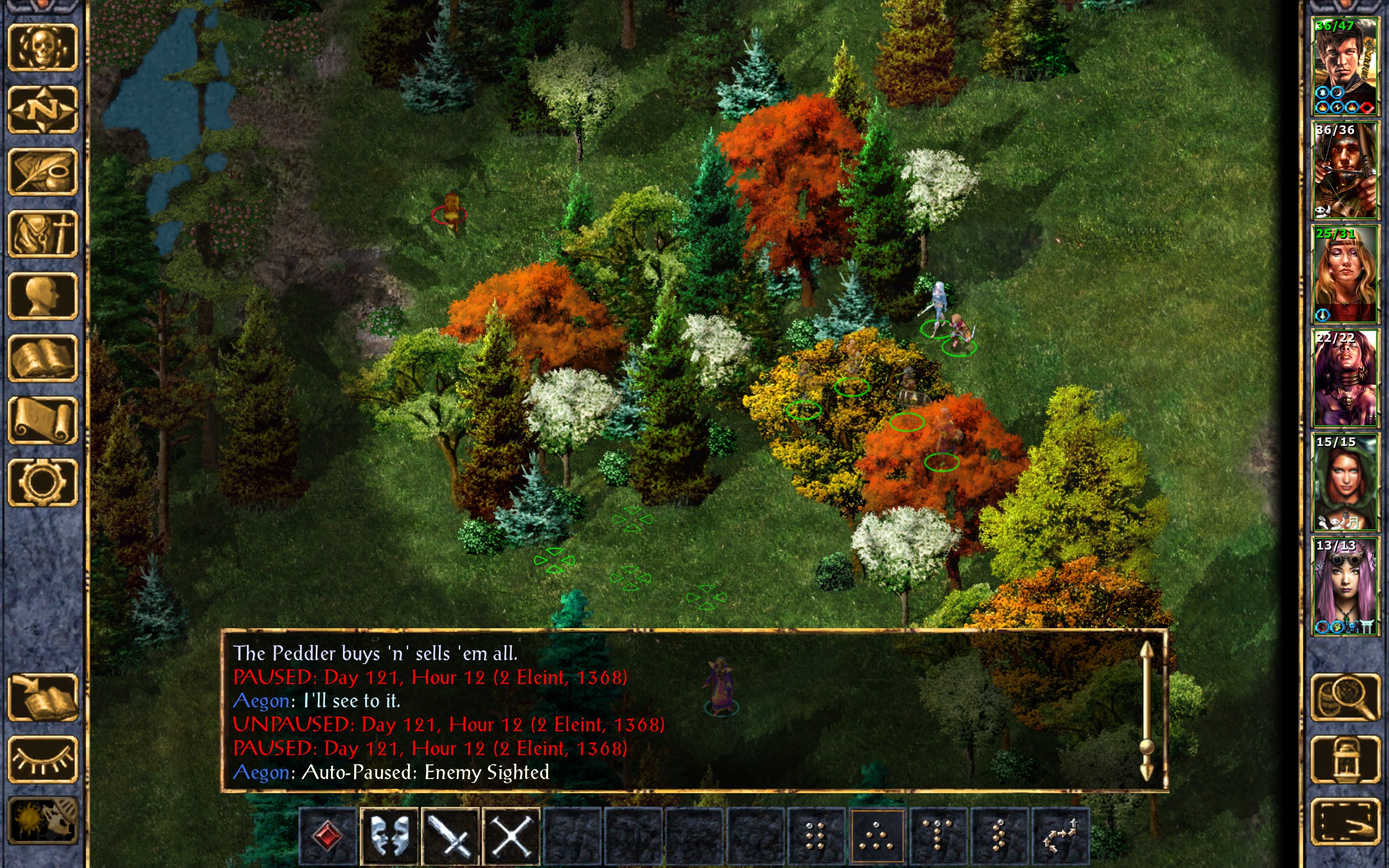Click the message log scrollbar knob
1389x868 pixels.
1146,746
